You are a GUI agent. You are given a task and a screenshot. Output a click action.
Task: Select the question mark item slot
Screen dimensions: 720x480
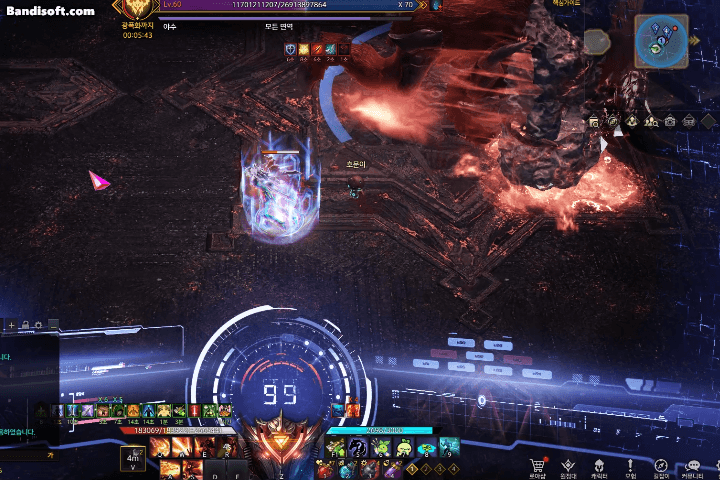(x=357, y=448)
